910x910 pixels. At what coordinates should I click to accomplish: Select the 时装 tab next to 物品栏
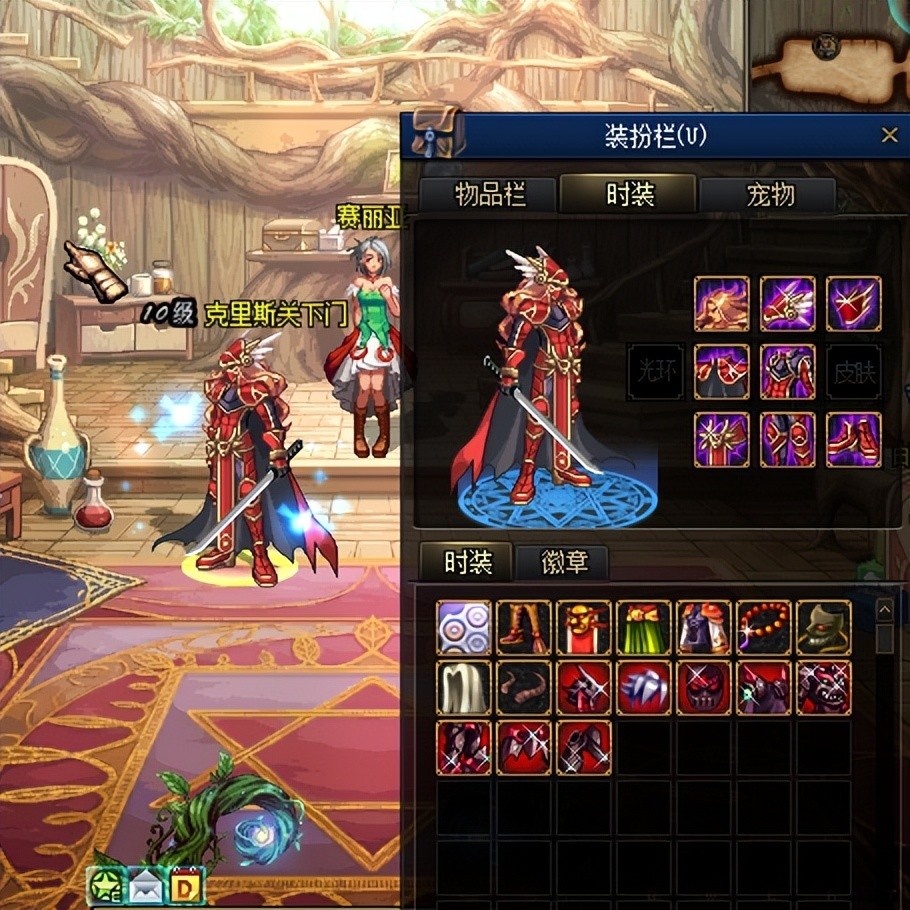pyautogui.click(x=628, y=194)
